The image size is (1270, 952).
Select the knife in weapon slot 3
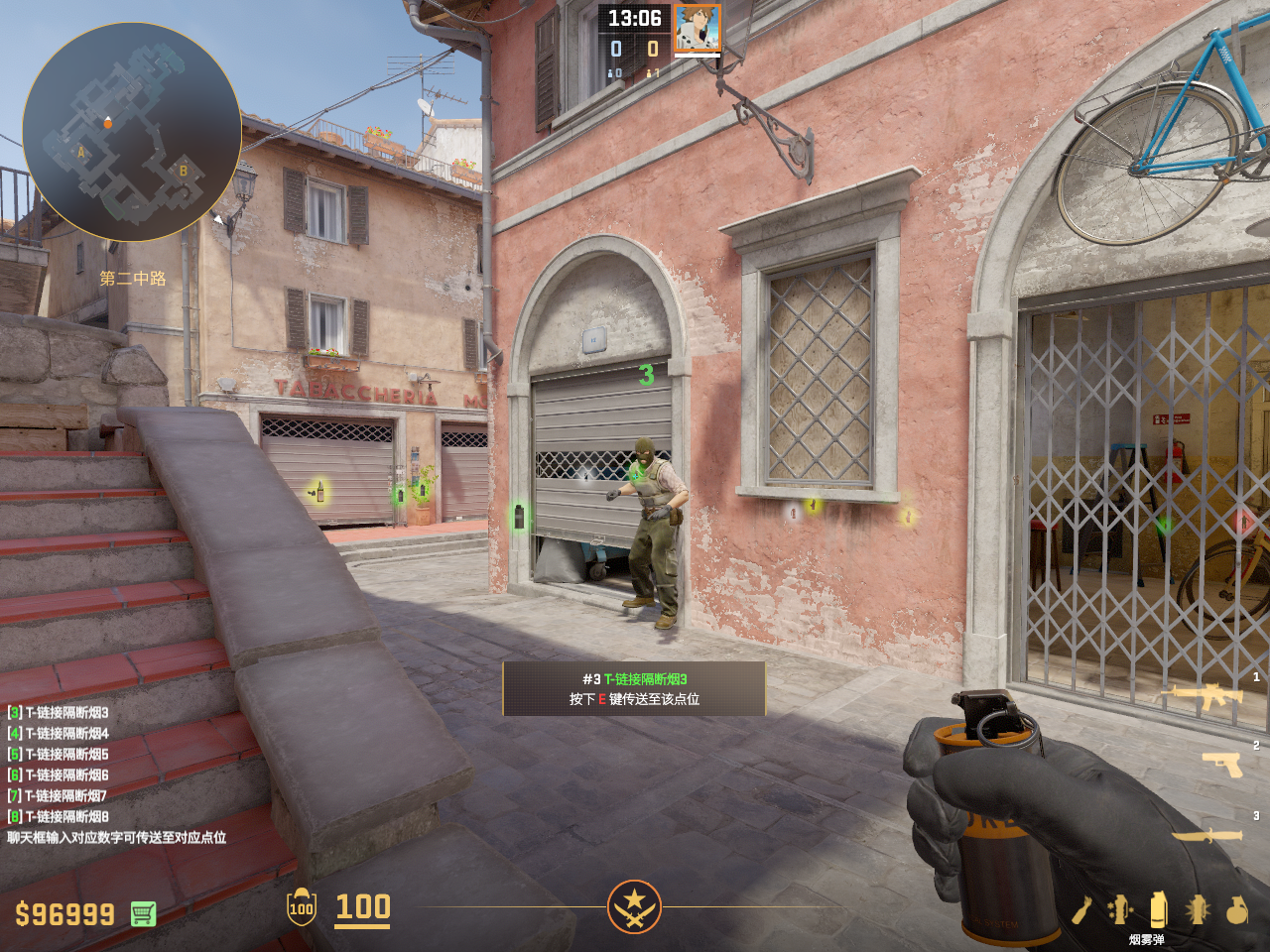1207,835
